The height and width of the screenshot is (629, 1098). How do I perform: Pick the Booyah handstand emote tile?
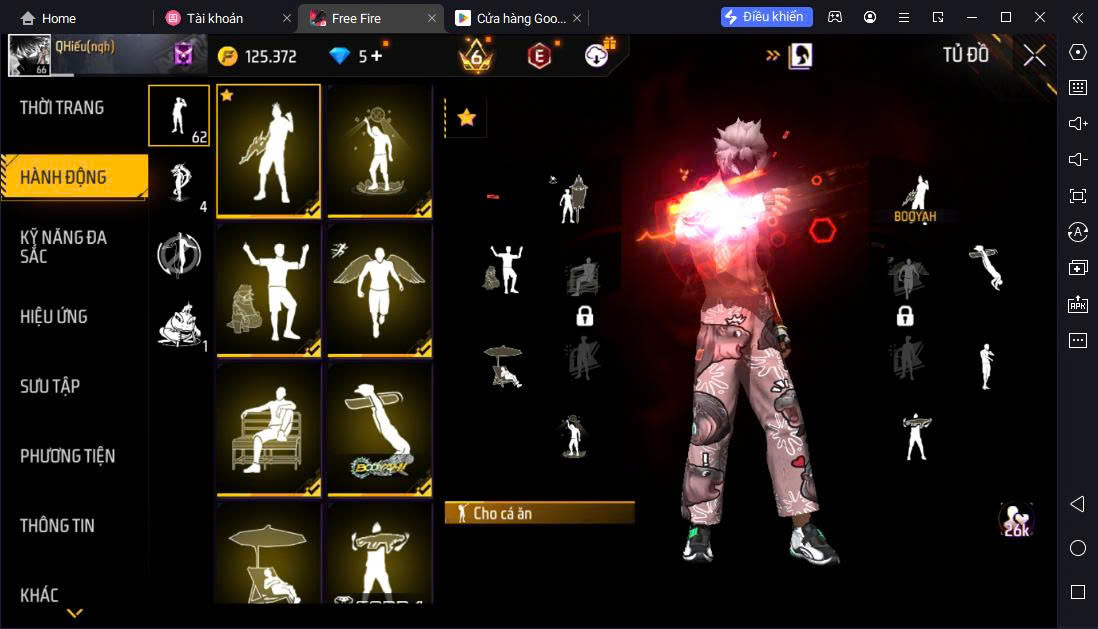[x=380, y=428]
